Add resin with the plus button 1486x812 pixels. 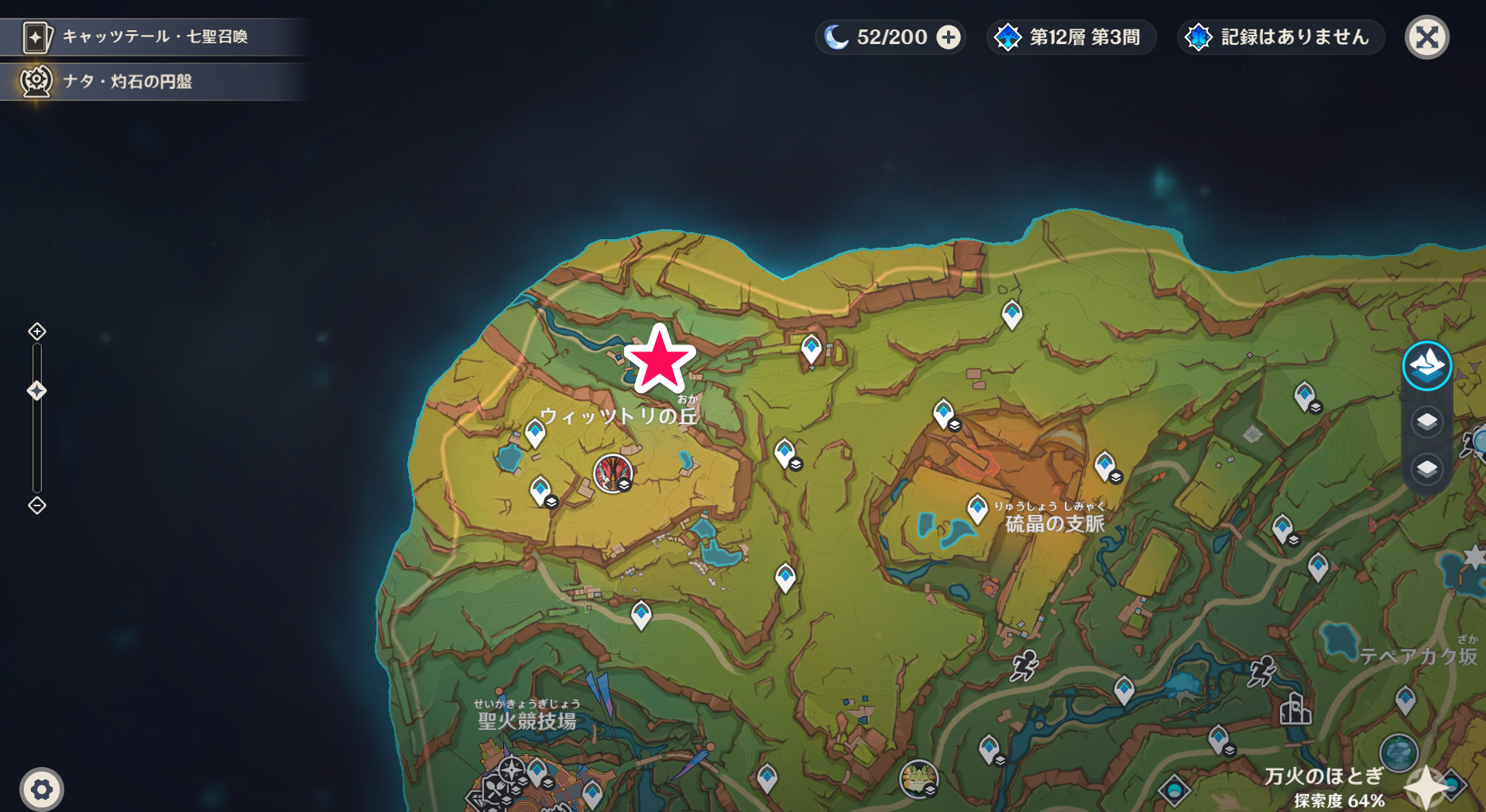[949, 37]
